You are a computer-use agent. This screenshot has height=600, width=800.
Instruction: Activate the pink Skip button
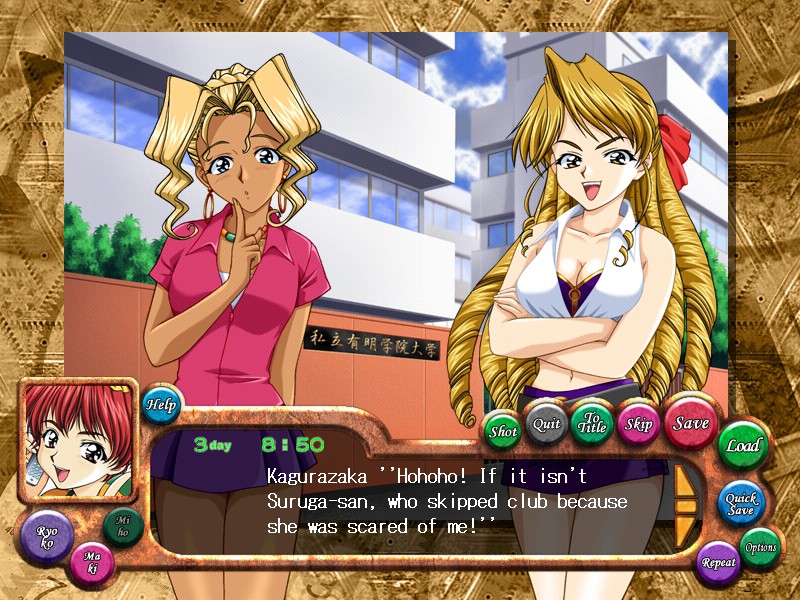[638, 423]
